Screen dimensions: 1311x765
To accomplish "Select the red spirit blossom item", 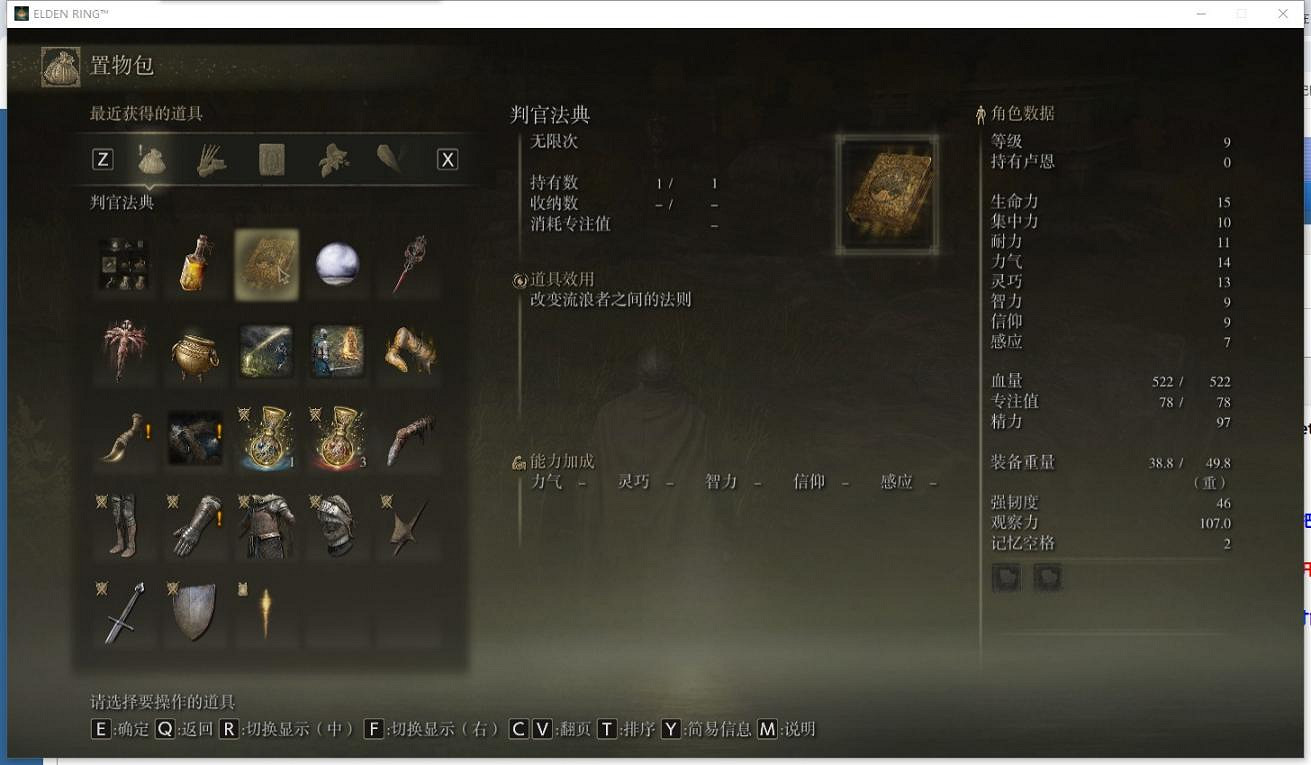I will click(123, 353).
